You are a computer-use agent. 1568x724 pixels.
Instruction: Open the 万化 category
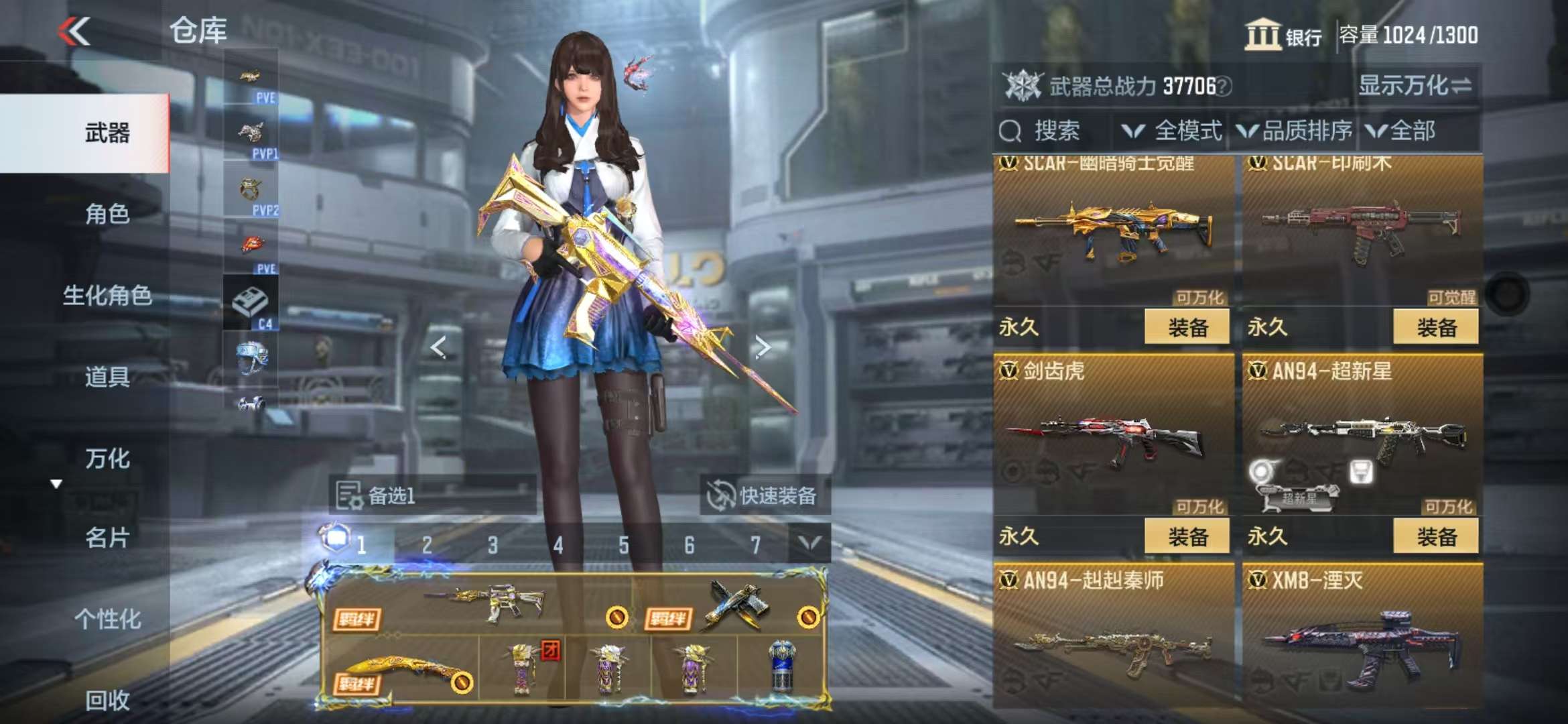point(107,459)
